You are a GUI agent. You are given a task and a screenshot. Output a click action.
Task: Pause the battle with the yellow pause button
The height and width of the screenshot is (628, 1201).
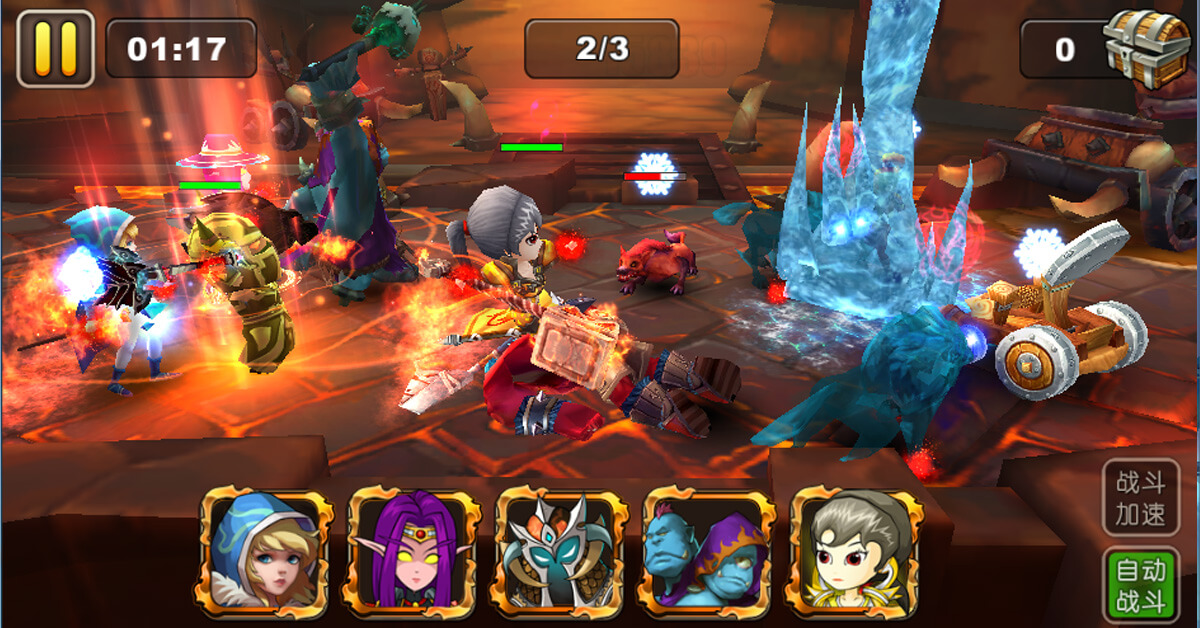coord(55,48)
